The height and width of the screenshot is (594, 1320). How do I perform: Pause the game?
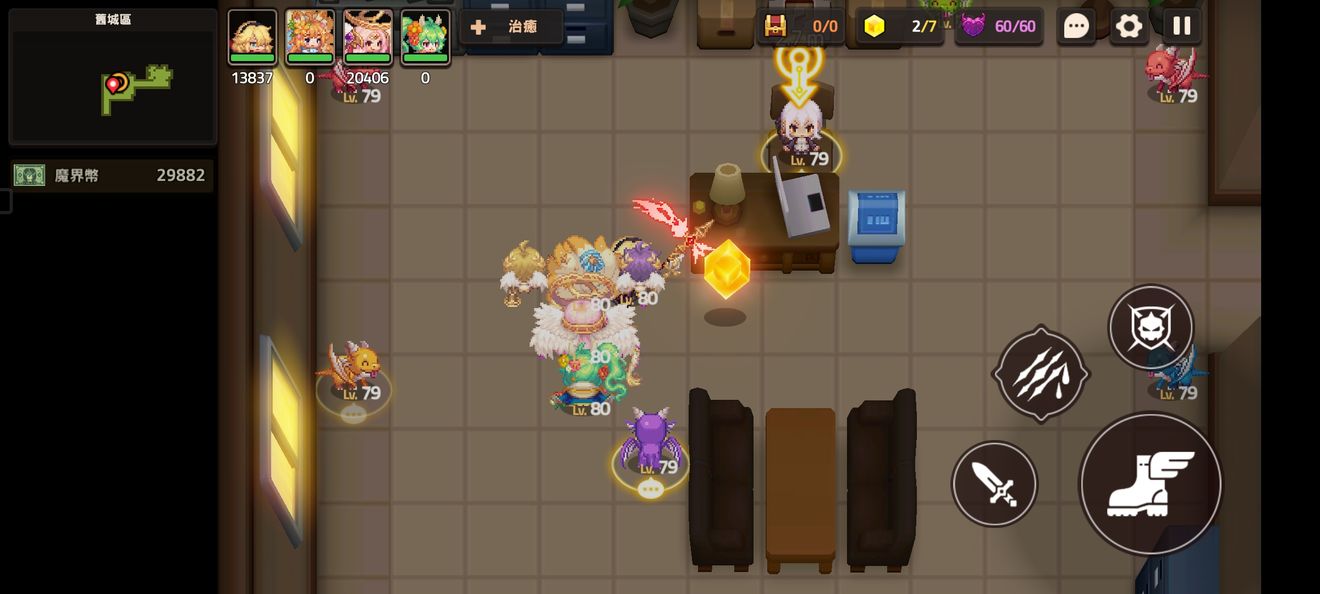[x=1181, y=26]
